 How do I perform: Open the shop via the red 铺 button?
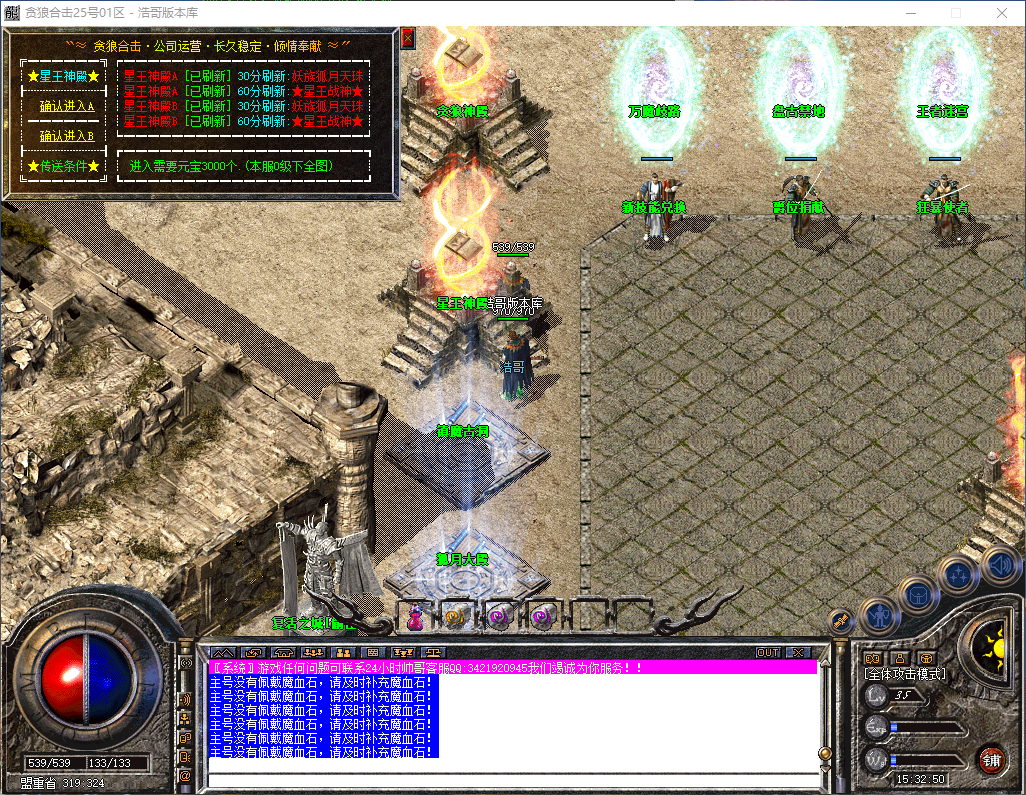pyautogui.click(x=992, y=758)
